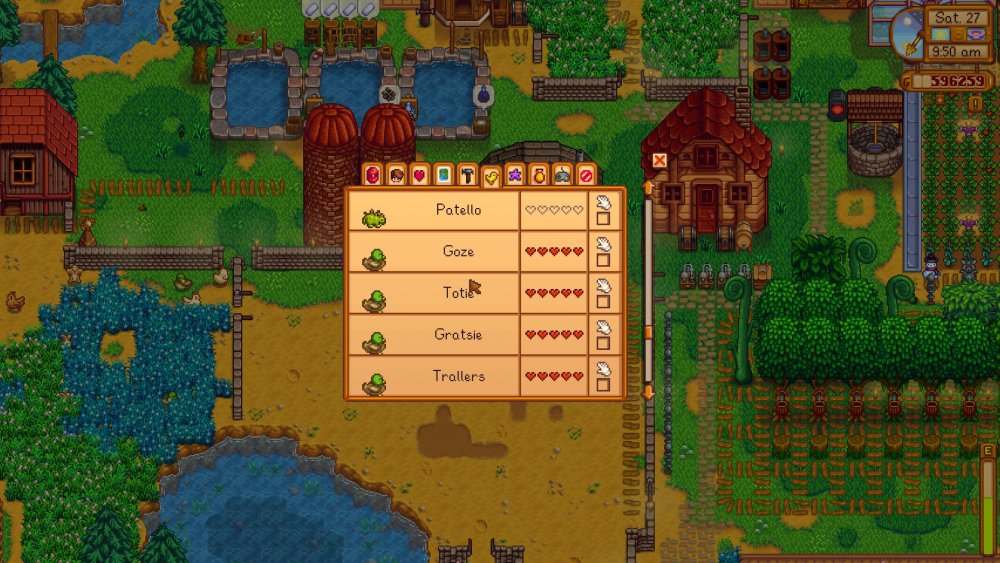This screenshot has width=1000, height=563.
Task: Check the box beside Trallers
Action: [x=603, y=384]
